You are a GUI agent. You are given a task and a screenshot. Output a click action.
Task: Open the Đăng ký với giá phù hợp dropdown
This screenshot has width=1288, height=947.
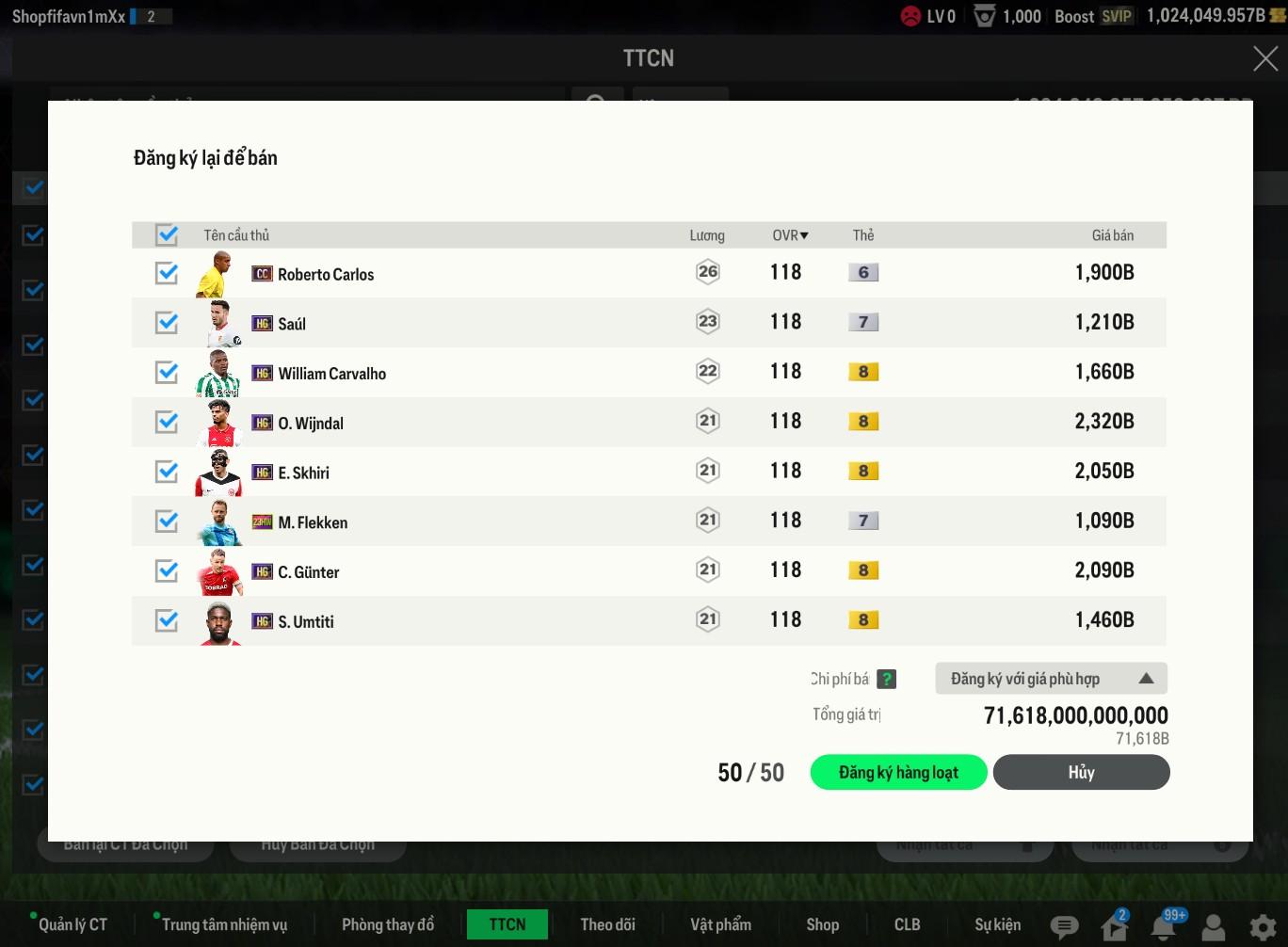(x=1051, y=679)
